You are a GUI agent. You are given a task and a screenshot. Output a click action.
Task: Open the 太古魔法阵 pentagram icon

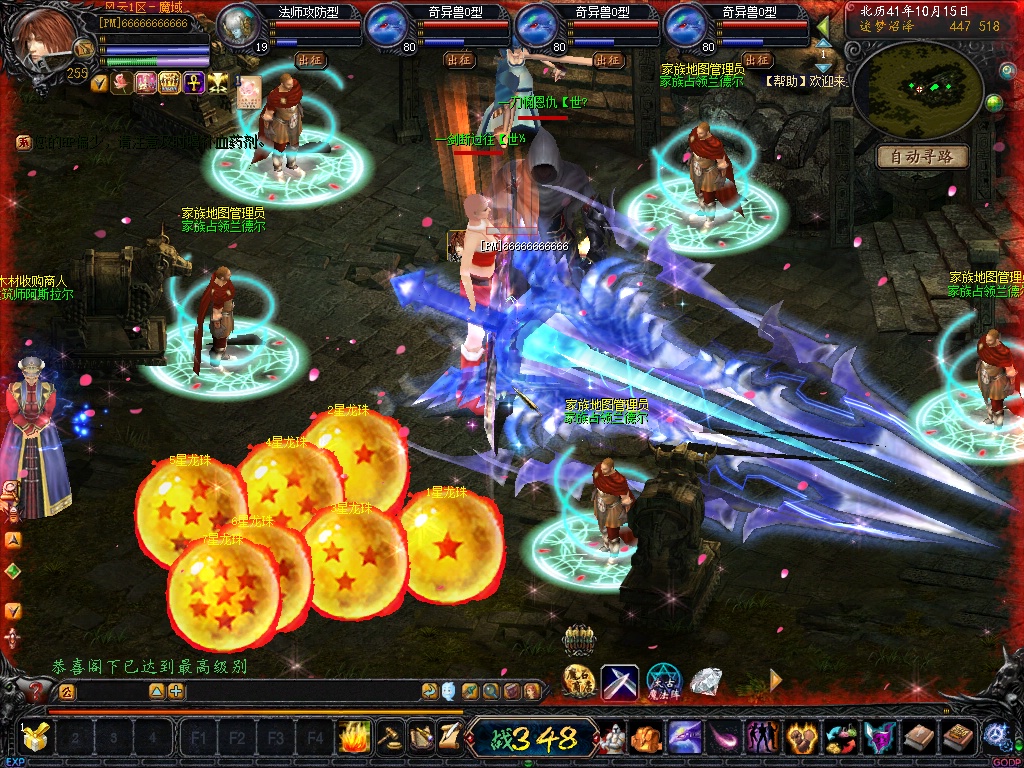coord(663,682)
